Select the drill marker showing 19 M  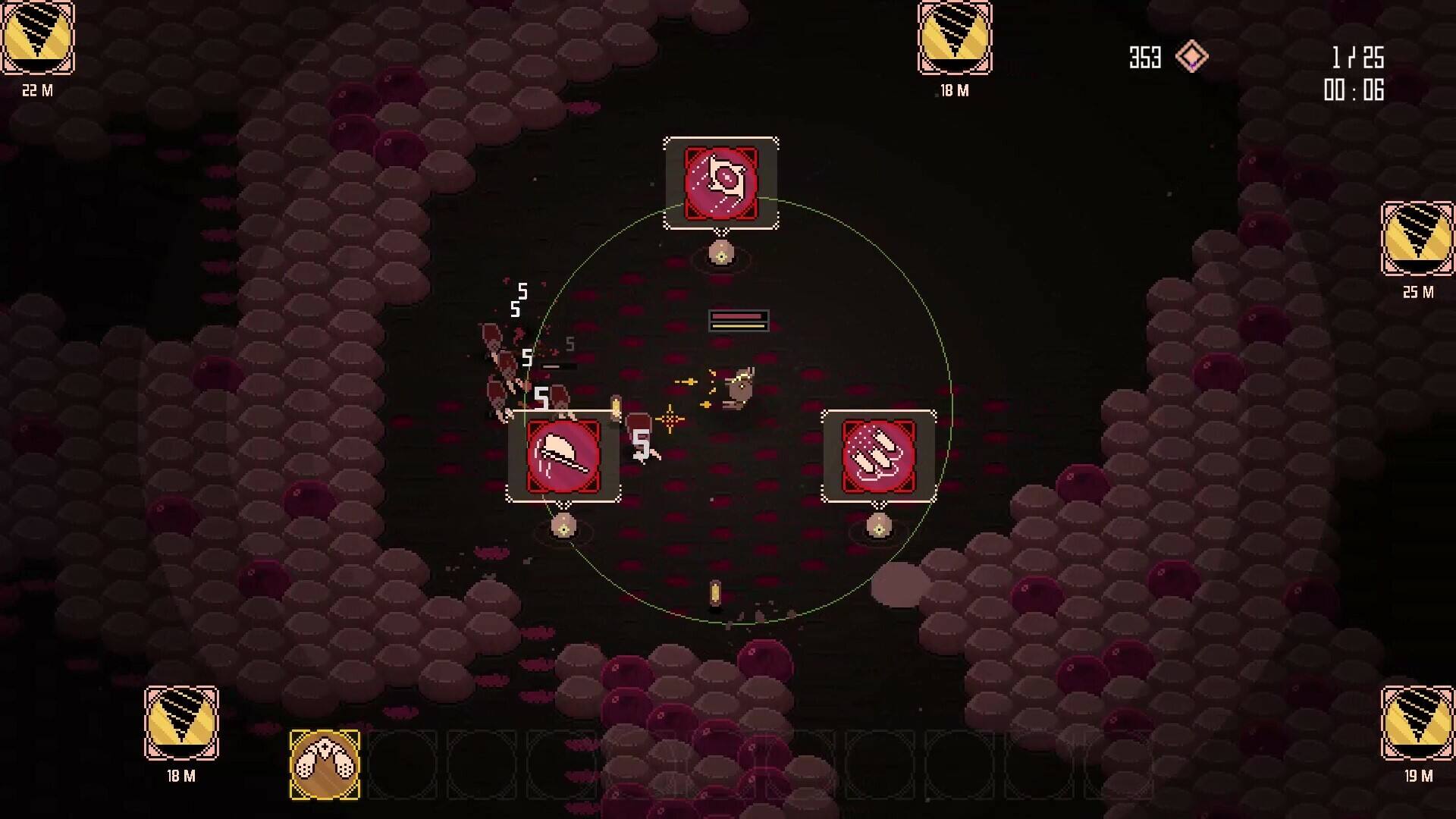1417,723
